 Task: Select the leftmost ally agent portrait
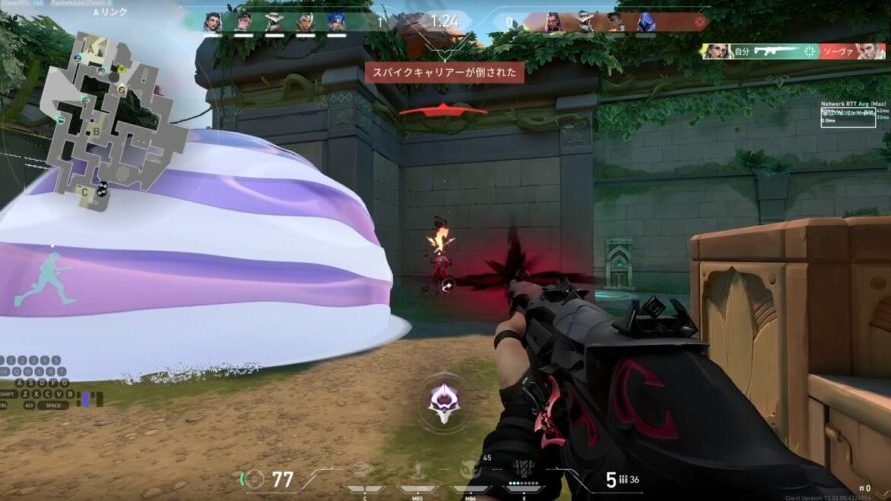[x=212, y=21]
